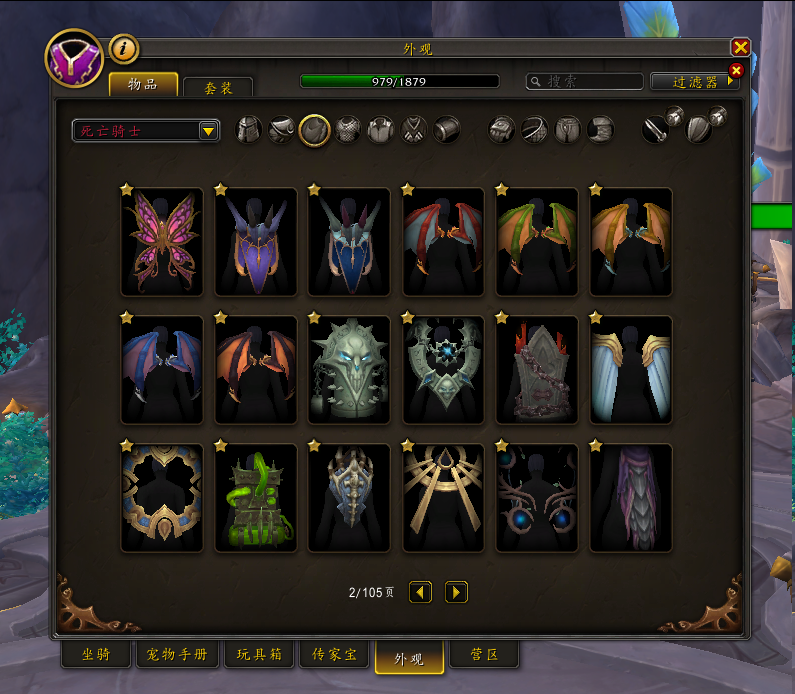
Task: Close the 外观 appearance window
Action: pos(740,47)
